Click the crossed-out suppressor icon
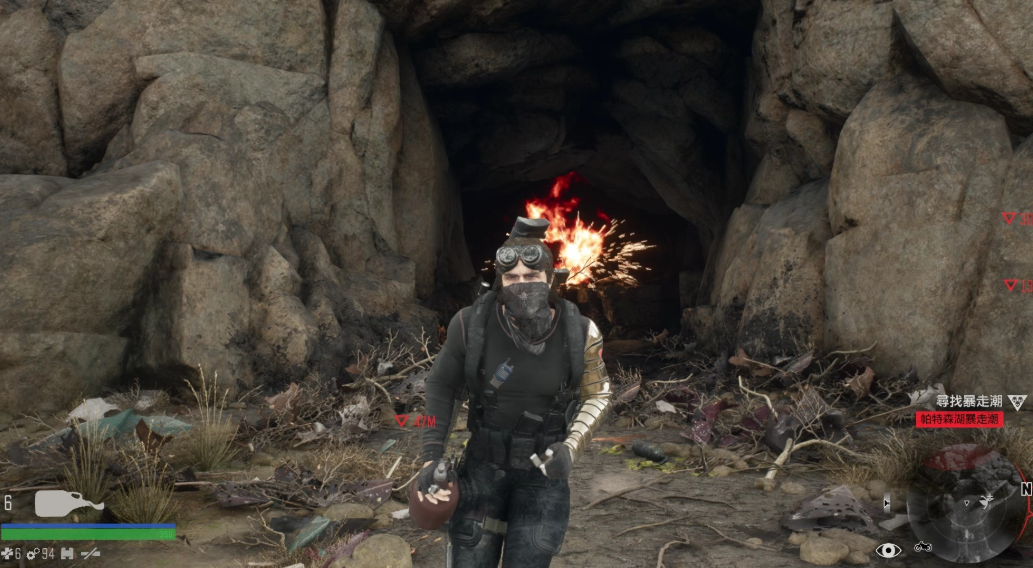This screenshot has width=1033, height=568. [91, 553]
